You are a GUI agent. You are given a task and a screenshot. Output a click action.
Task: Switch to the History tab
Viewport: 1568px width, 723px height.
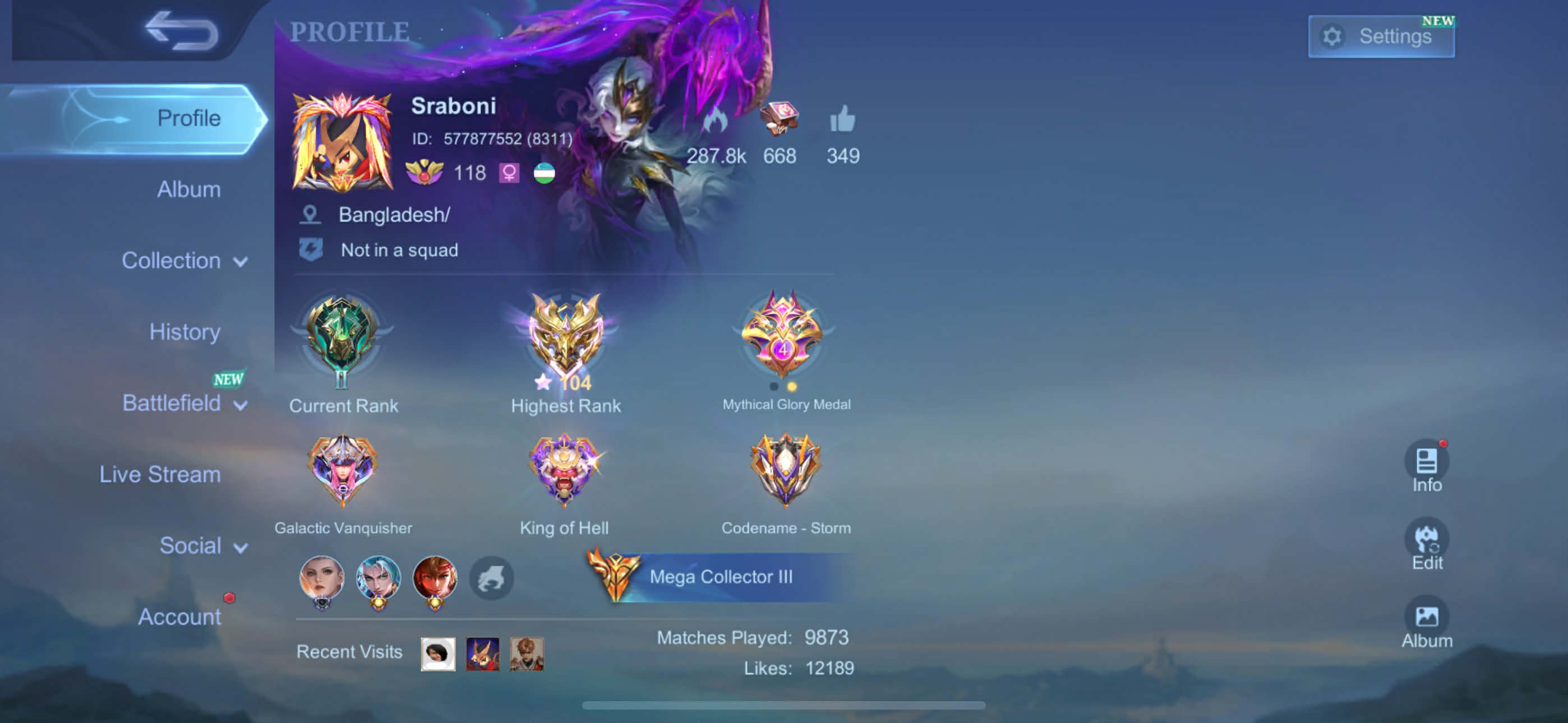[x=184, y=332]
